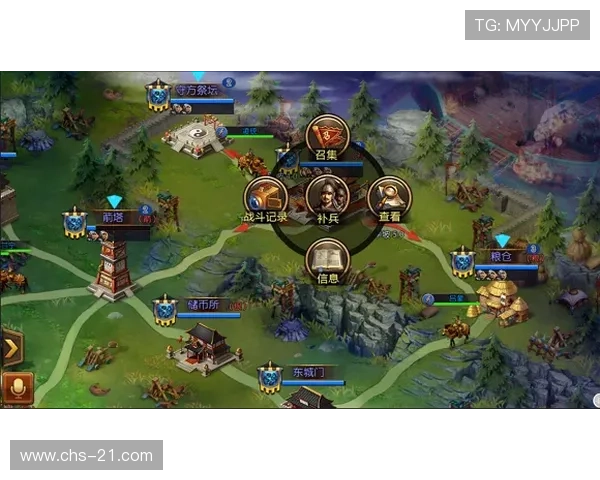Select 召集 (Rally) in the radial menu
The image size is (600, 480).
pyautogui.click(x=327, y=136)
